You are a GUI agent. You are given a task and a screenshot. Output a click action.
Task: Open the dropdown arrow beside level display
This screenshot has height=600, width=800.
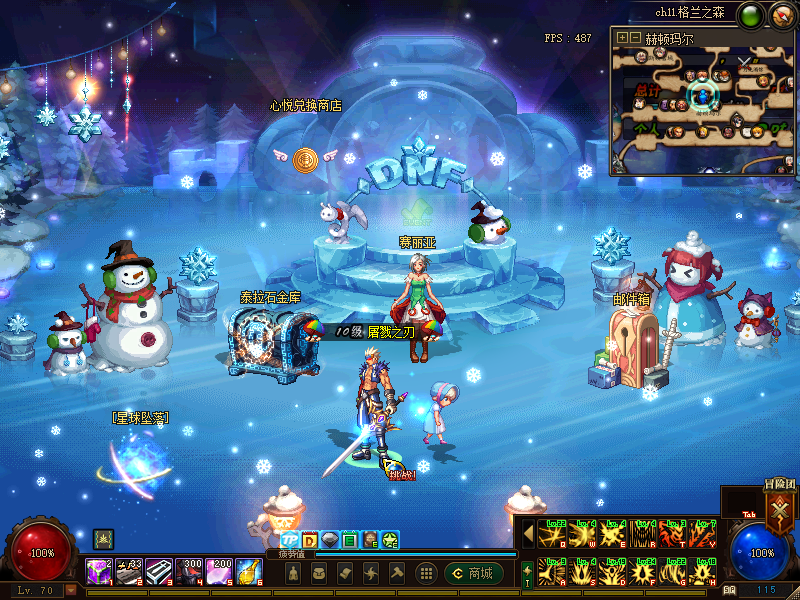pos(70,590)
